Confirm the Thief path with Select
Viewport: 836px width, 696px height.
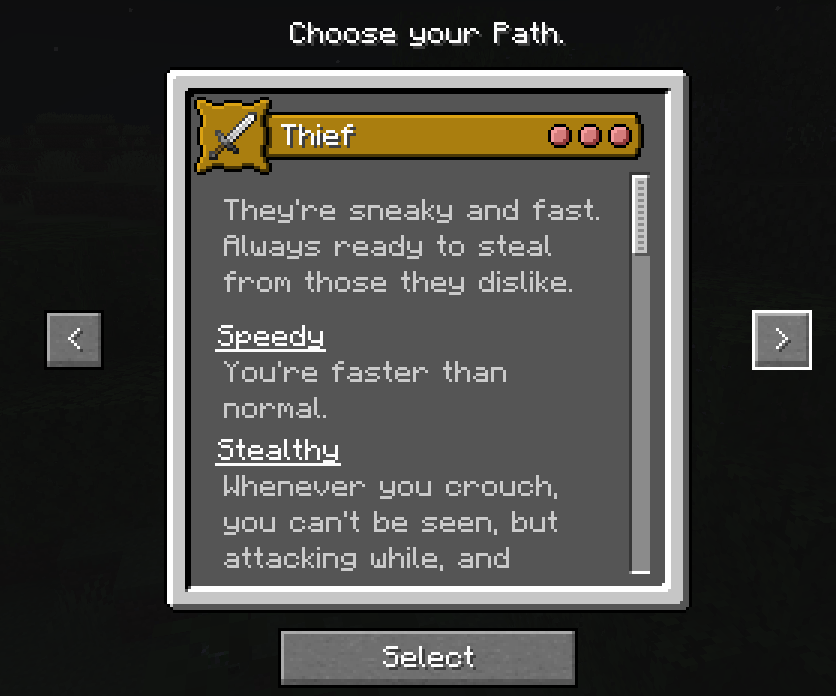coord(428,657)
